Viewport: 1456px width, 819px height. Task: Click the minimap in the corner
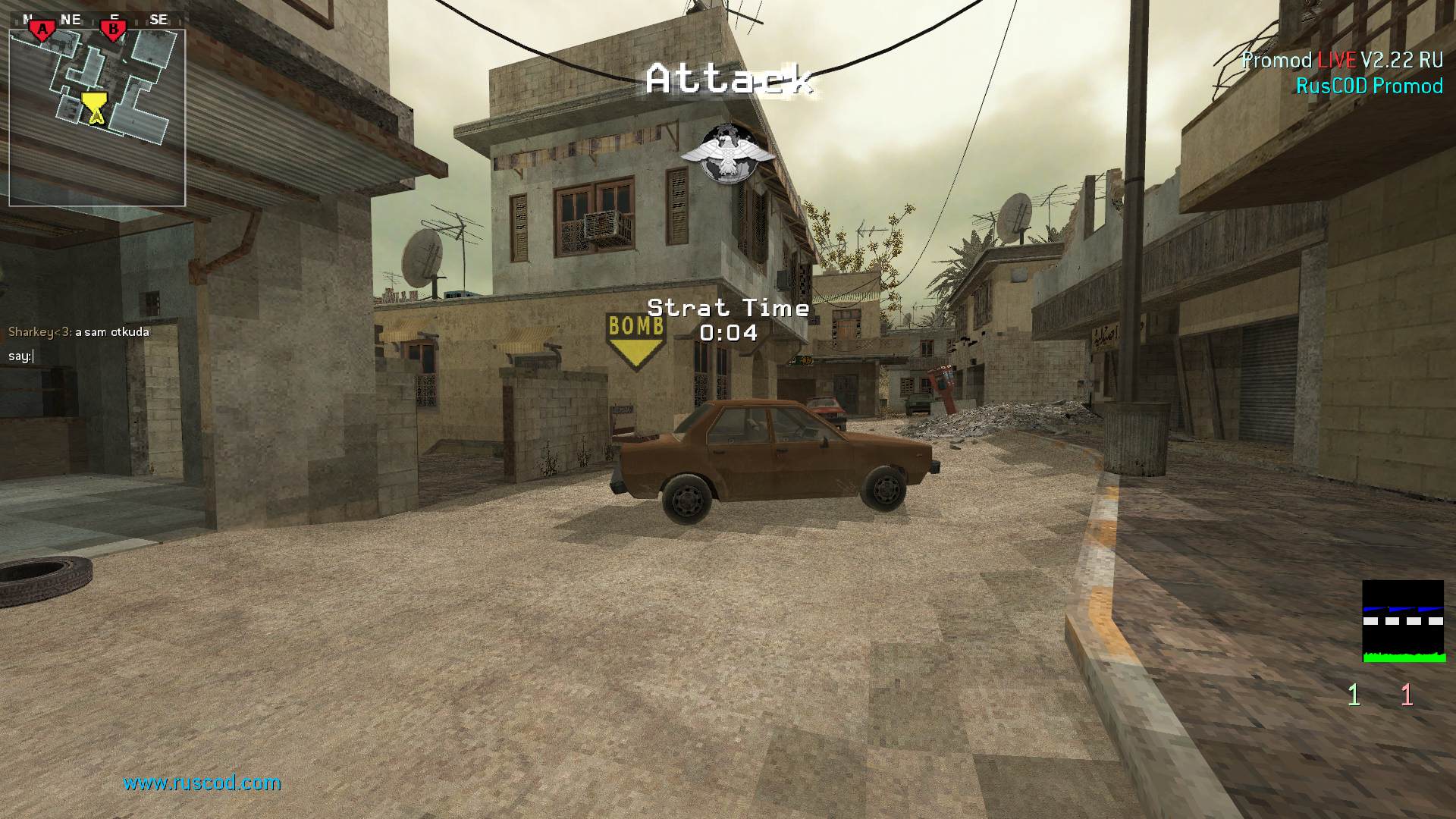(x=97, y=118)
